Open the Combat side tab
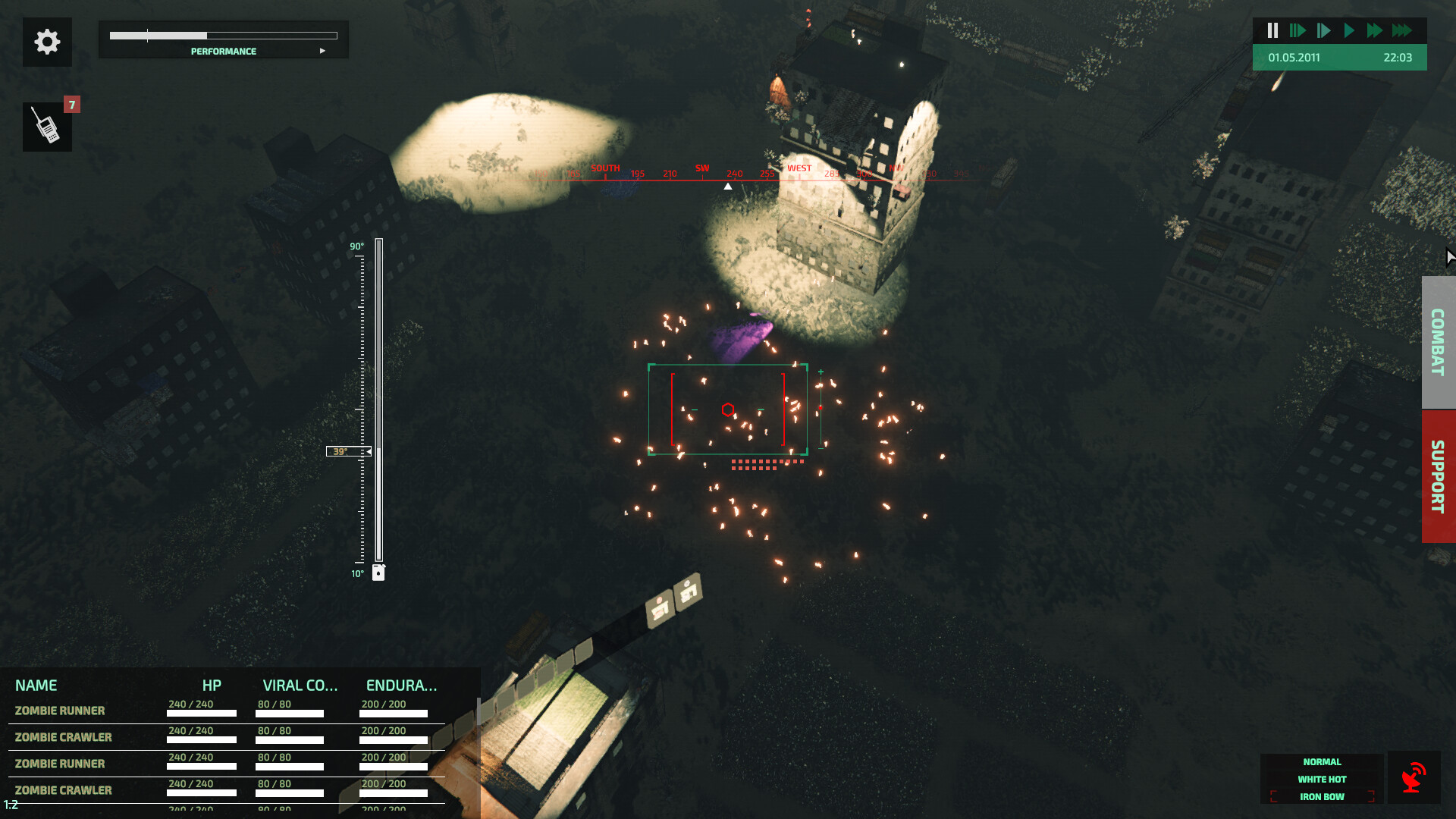The width and height of the screenshot is (1456, 819). click(1438, 342)
